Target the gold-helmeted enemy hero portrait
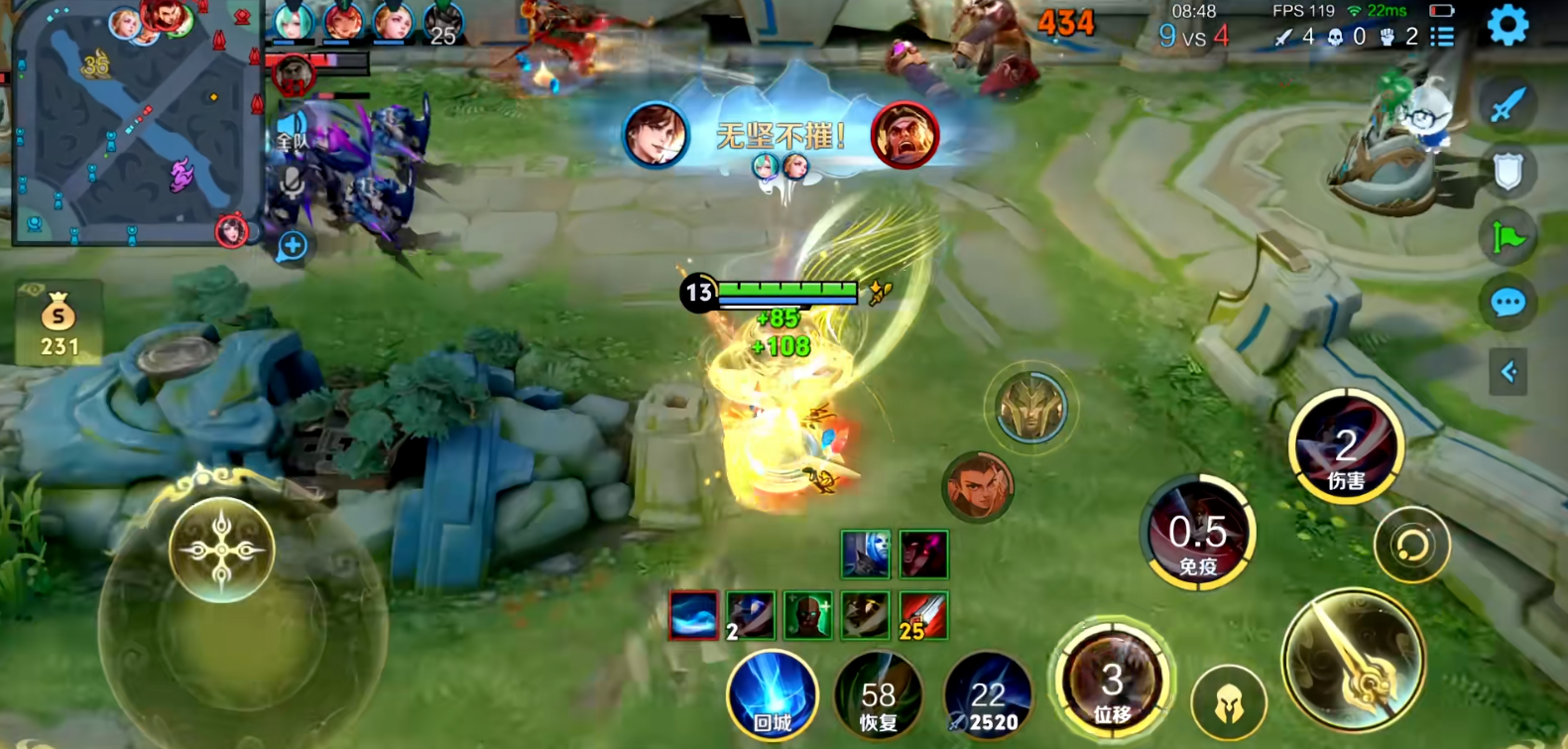The image size is (1568, 749). click(1031, 408)
